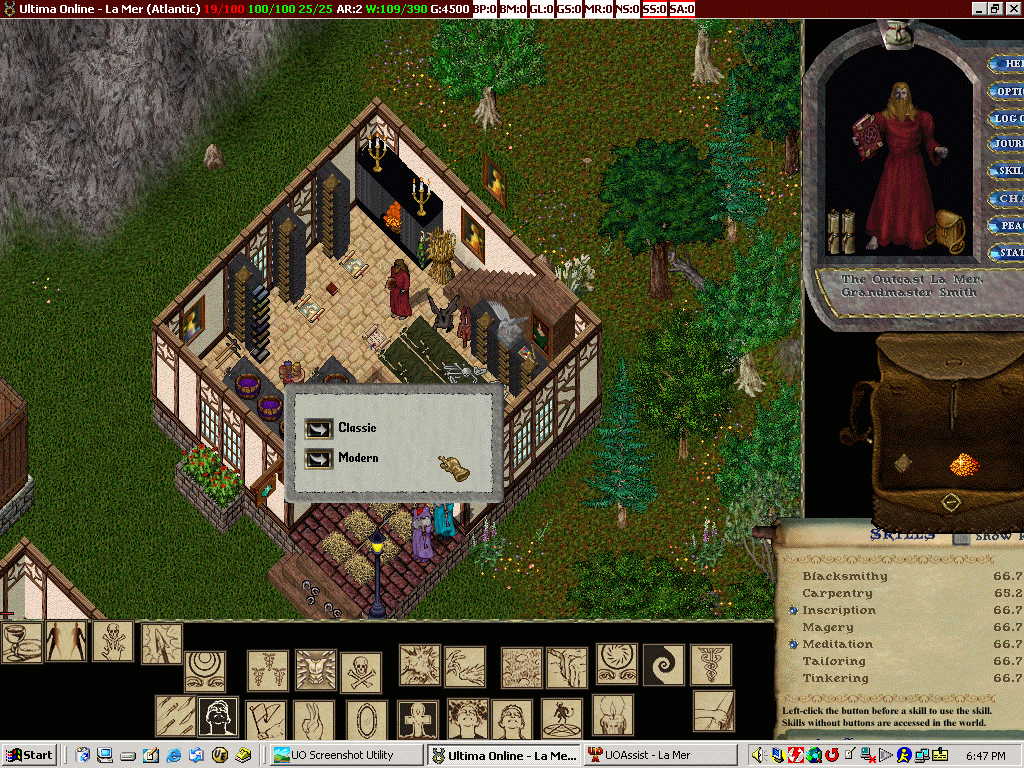Viewport: 1024px width, 768px height.
Task: Open the Journal from the paperdoll
Action: [x=1006, y=144]
